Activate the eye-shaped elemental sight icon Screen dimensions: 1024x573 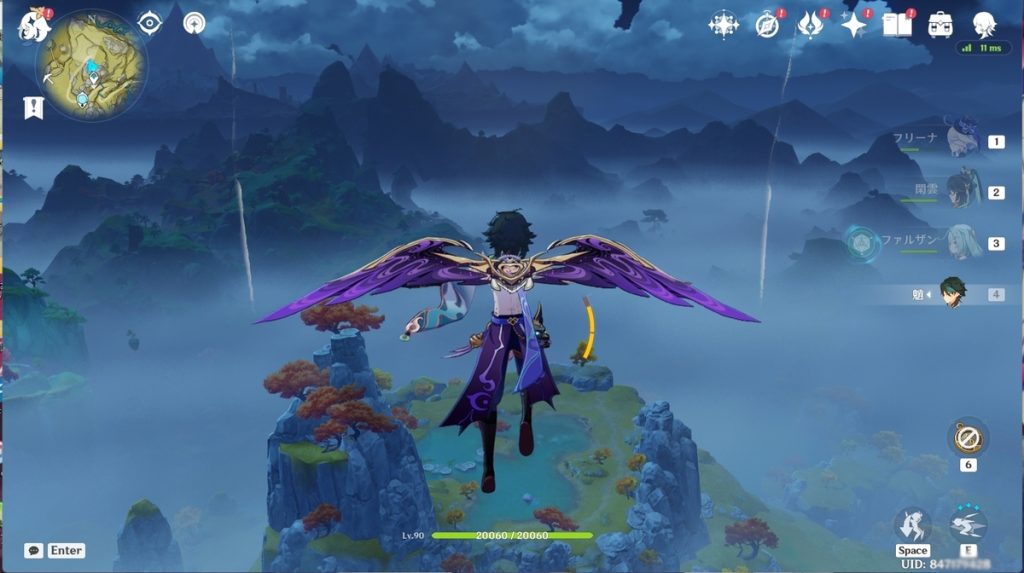150,23
